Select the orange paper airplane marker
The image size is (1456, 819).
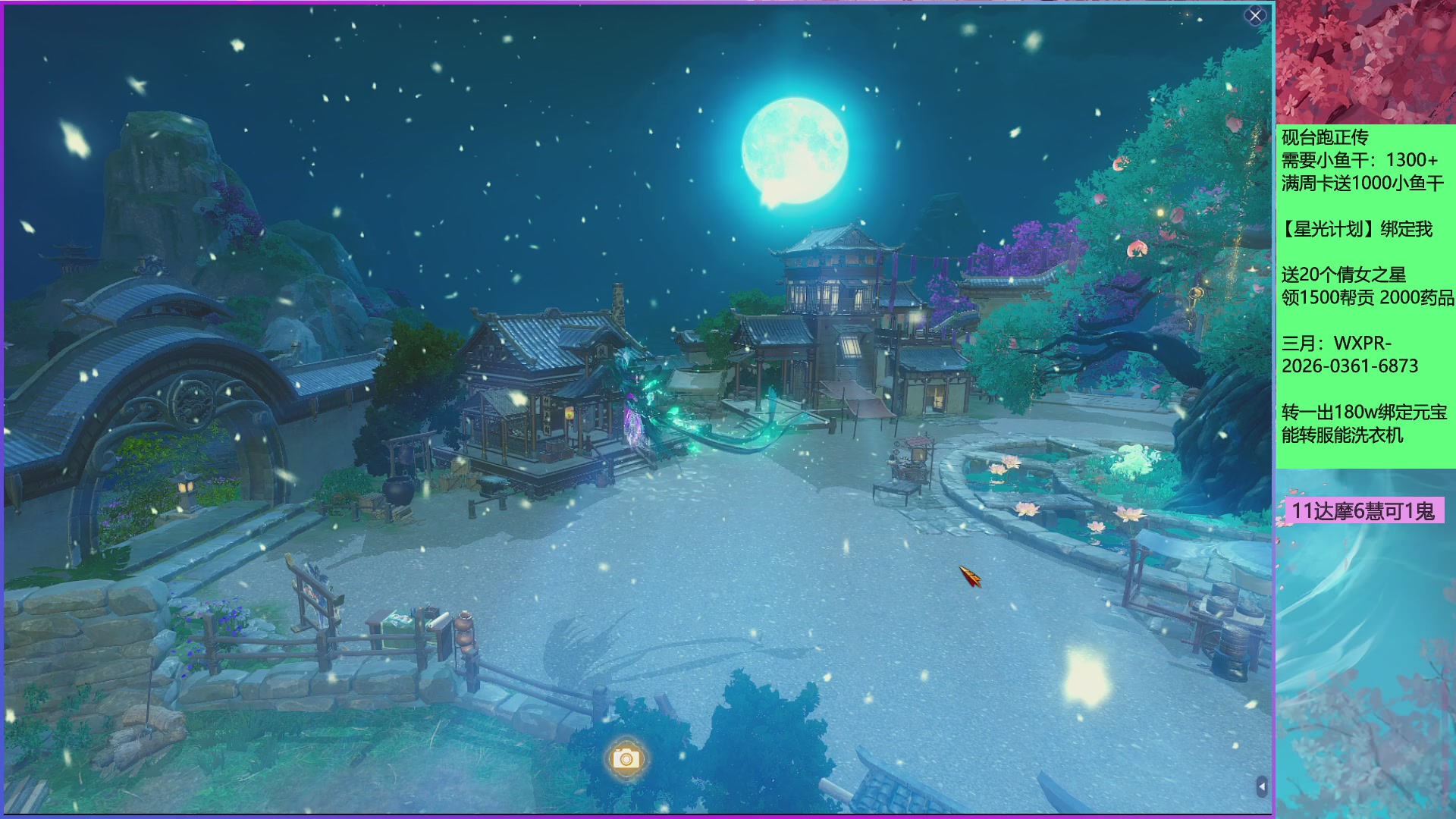tap(970, 578)
